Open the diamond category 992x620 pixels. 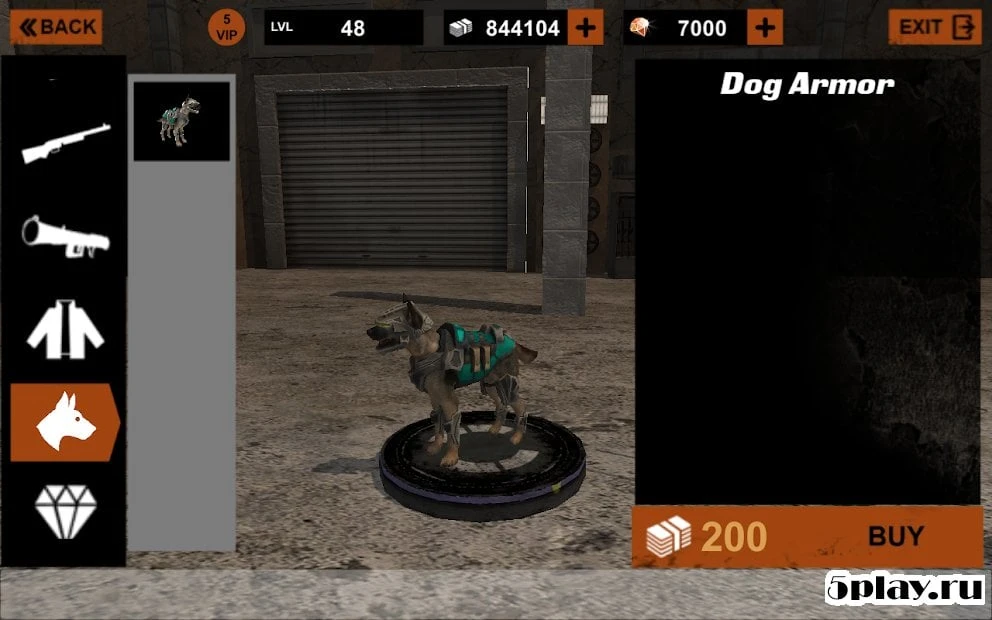point(66,512)
